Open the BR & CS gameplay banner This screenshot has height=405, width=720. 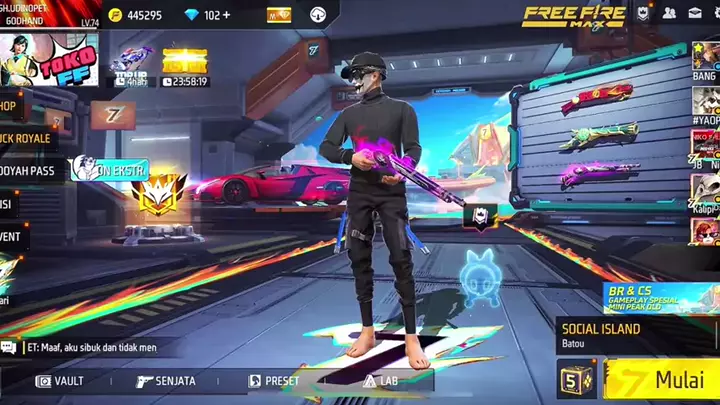tap(661, 297)
